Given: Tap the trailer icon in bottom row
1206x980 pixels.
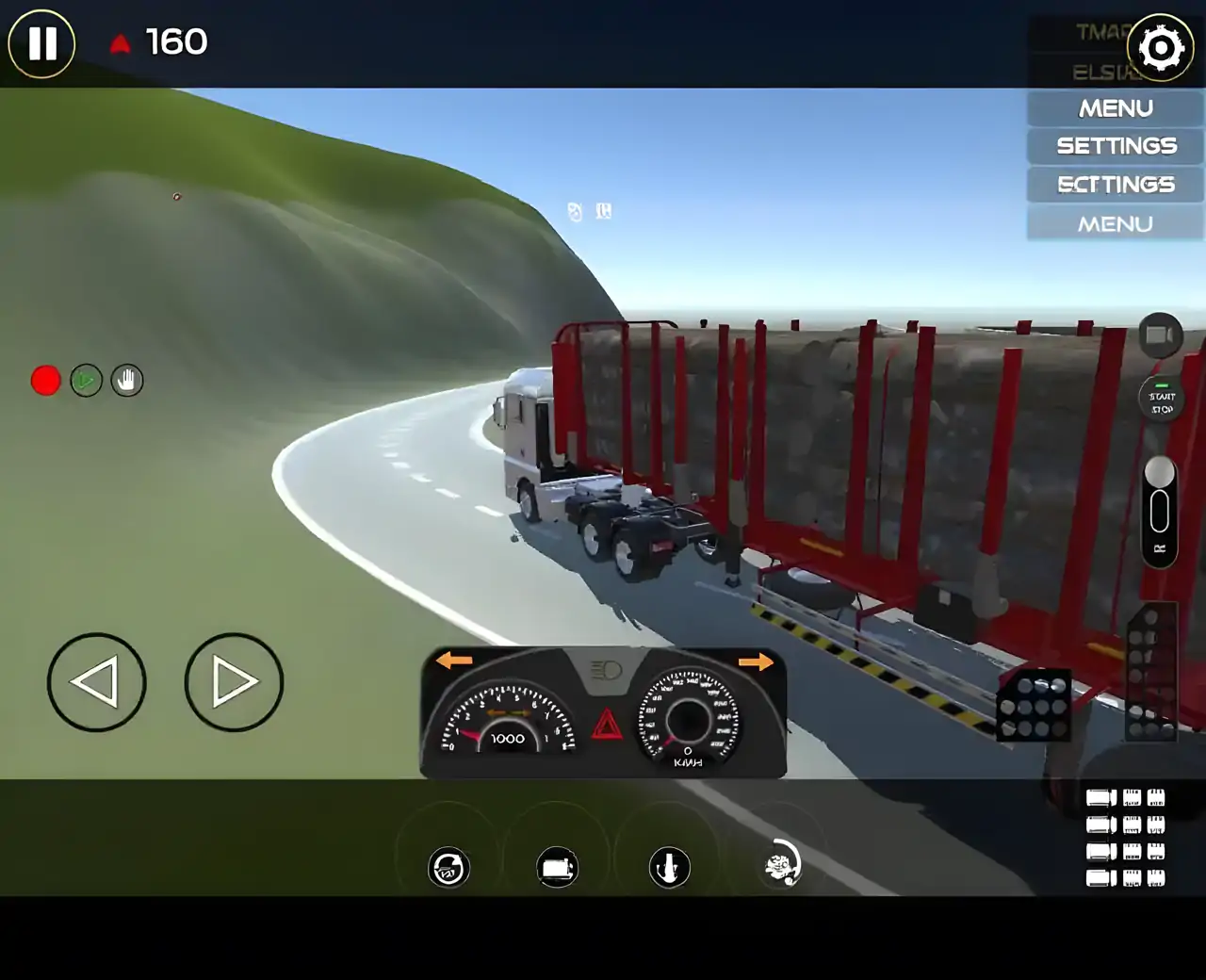Looking at the screenshot, I should click(558, 868).
